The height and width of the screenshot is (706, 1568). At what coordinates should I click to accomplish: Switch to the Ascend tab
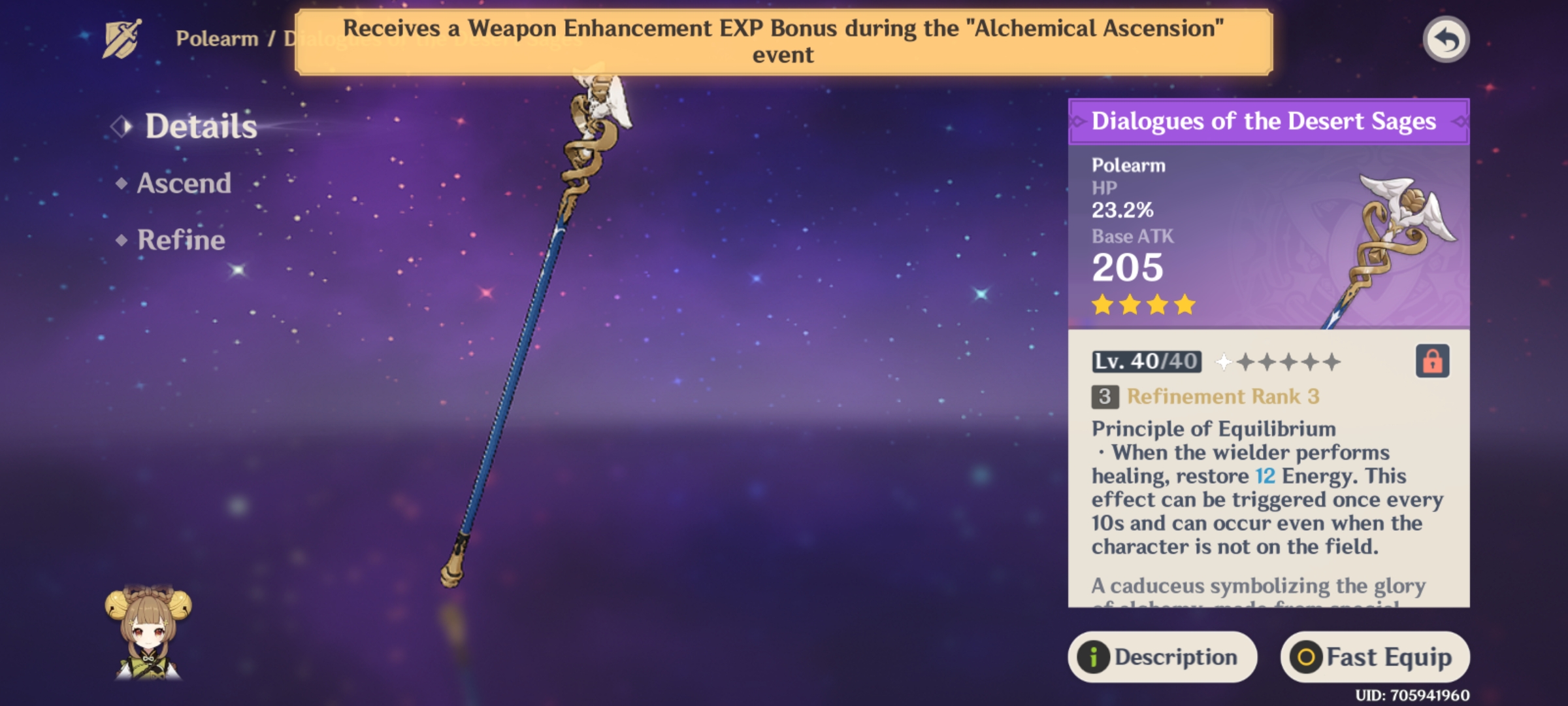(183, 183)
